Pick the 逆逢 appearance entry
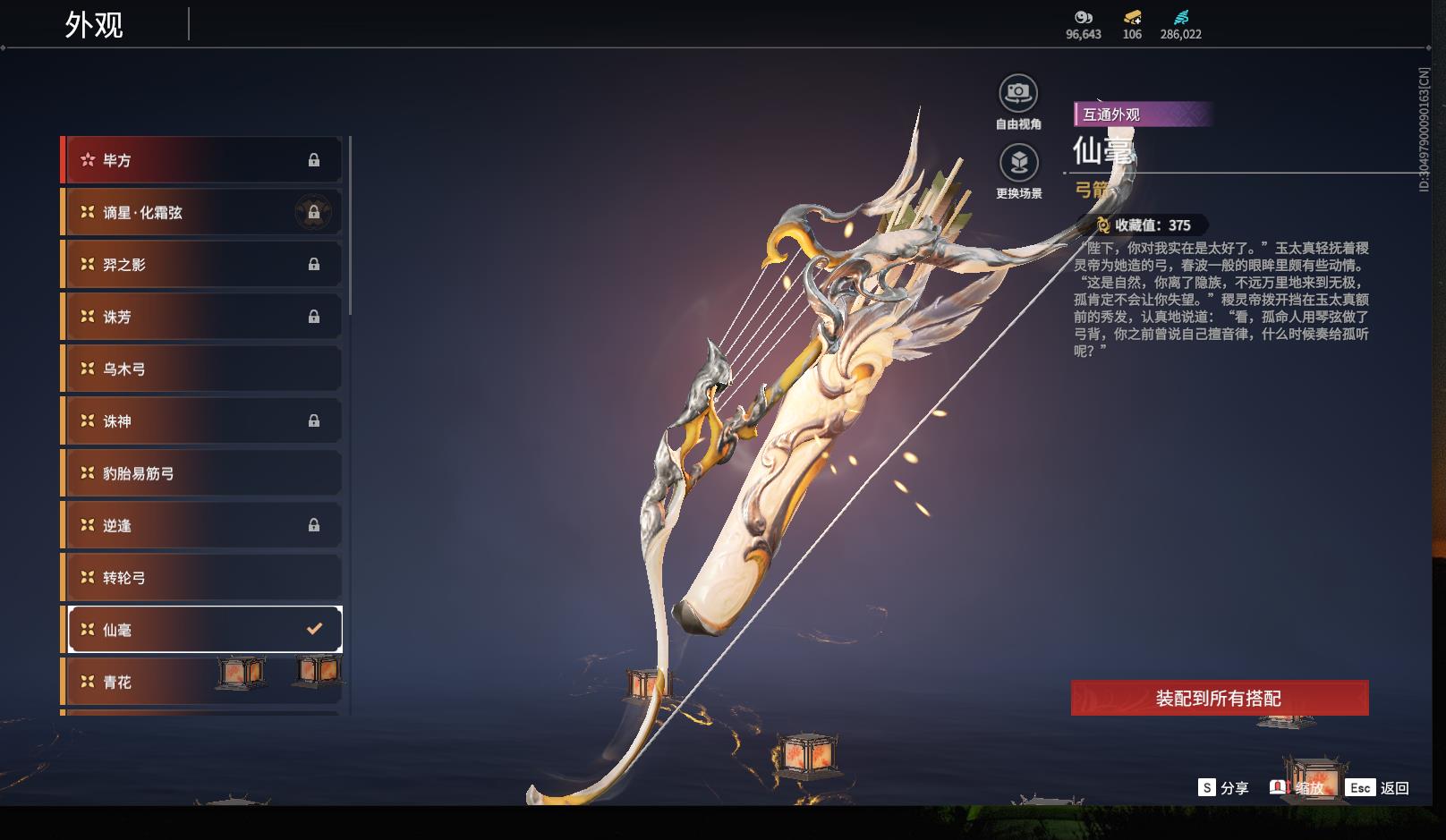The width and height of the screenshot is (1446, 840). pos(202,525)
